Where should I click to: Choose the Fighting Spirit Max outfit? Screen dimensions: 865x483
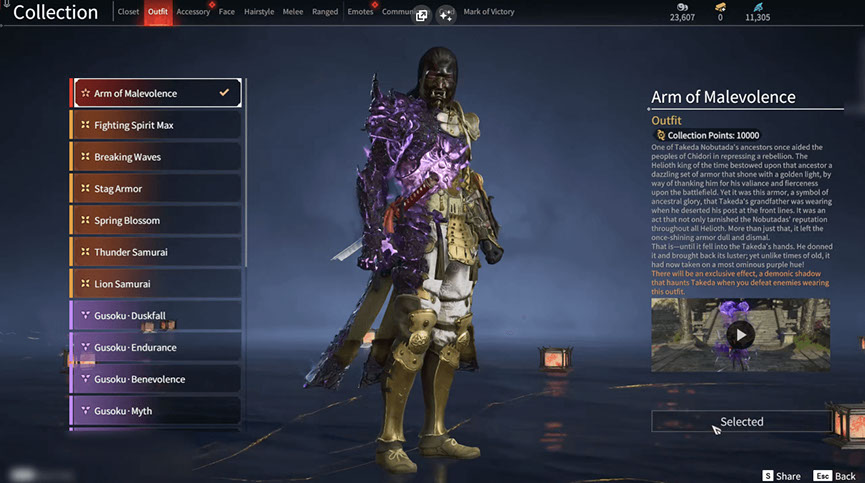pos(156,125)
